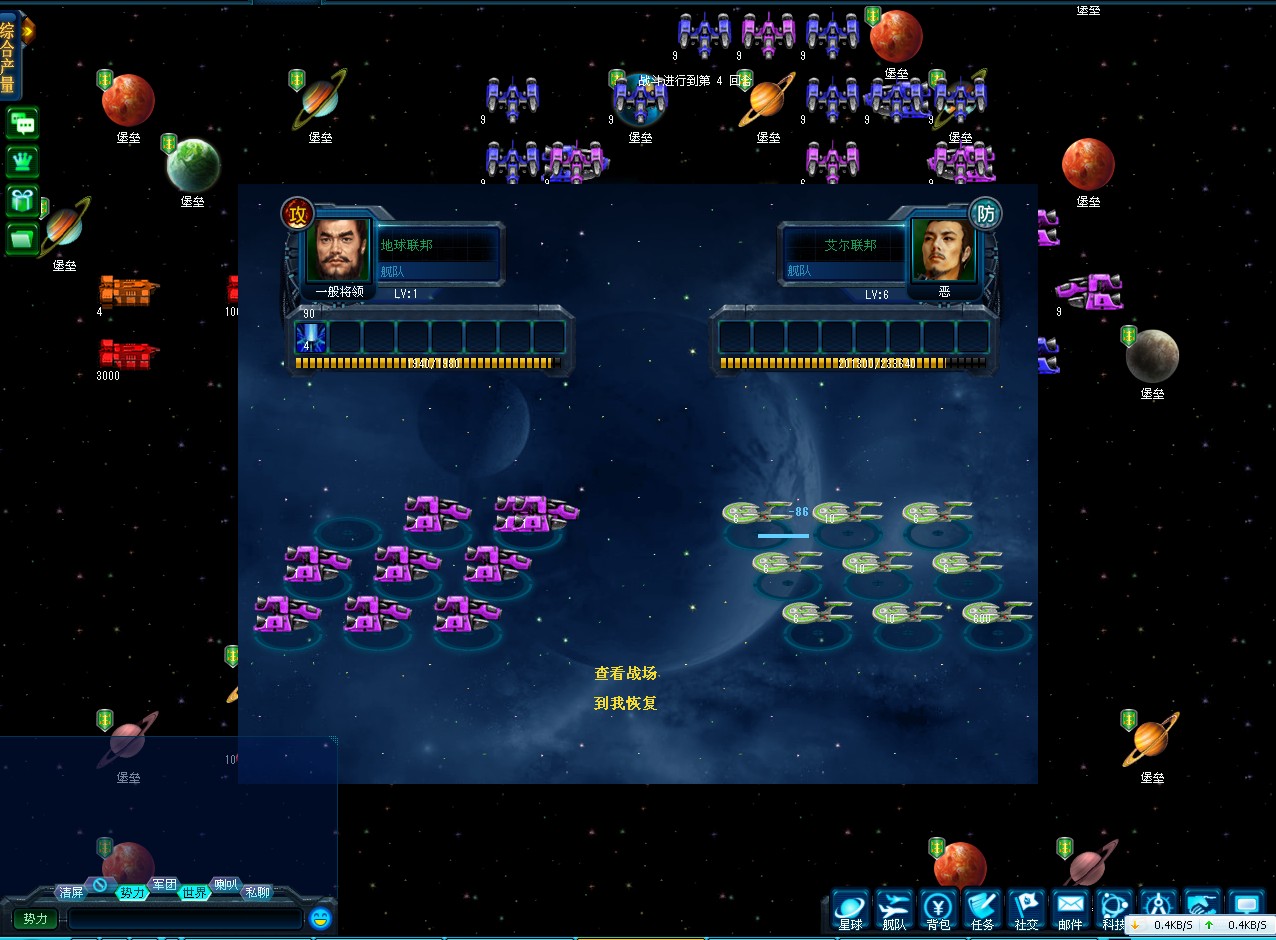This screenshot has width=1276, height=940.
Task: Open the green folder icon
Action: coord(22,238)
